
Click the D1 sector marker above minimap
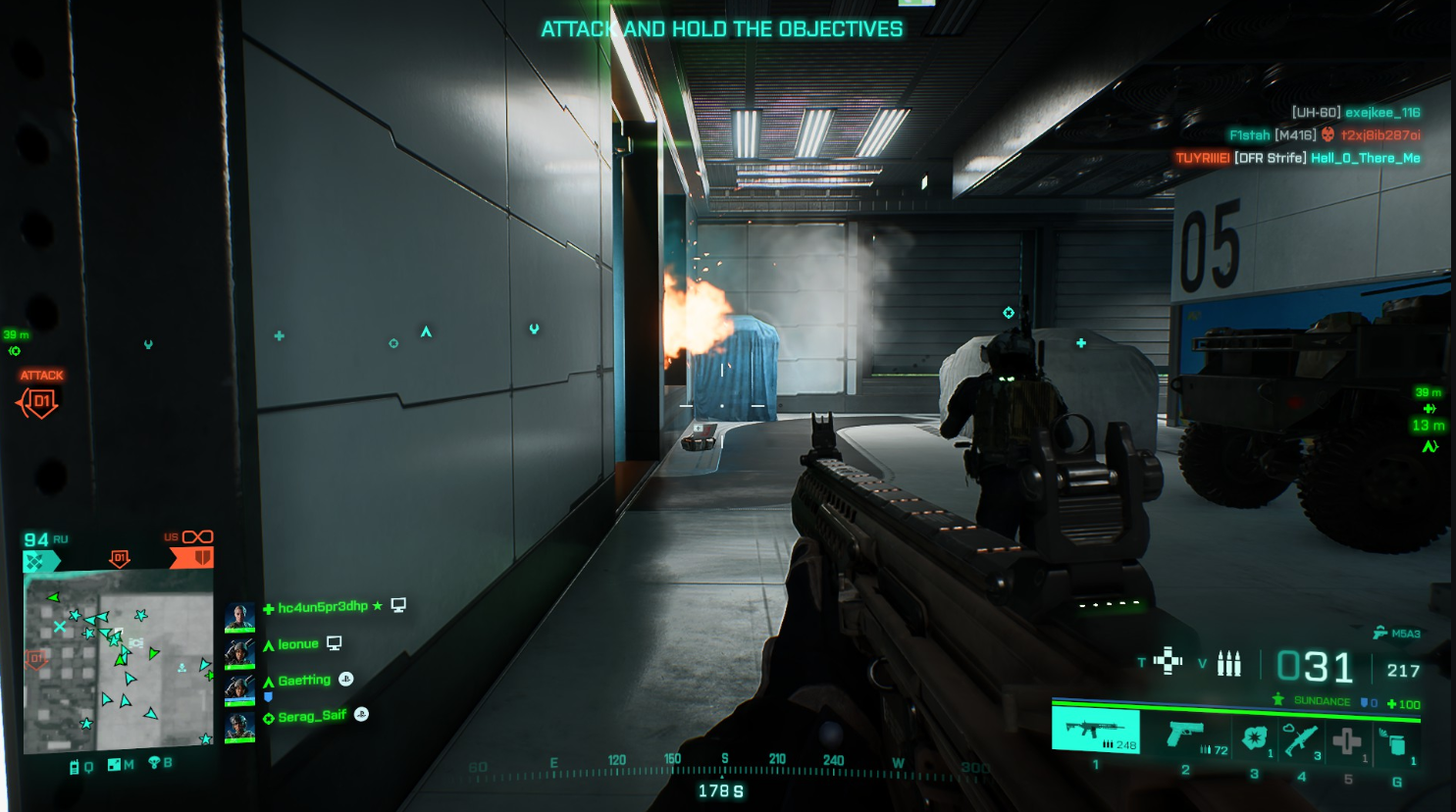coord(120,558)
